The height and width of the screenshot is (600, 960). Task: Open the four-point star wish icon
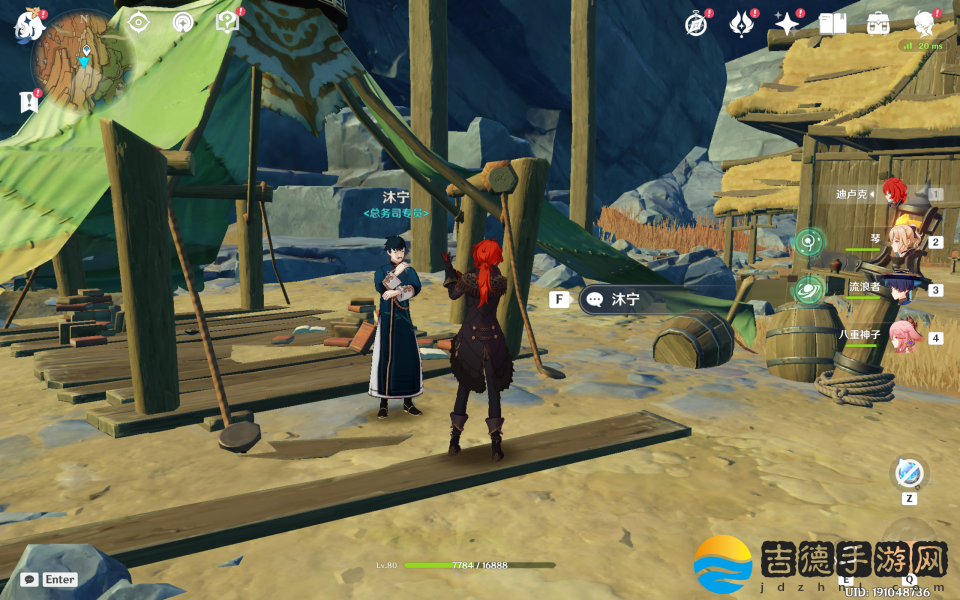coord(787,24)
